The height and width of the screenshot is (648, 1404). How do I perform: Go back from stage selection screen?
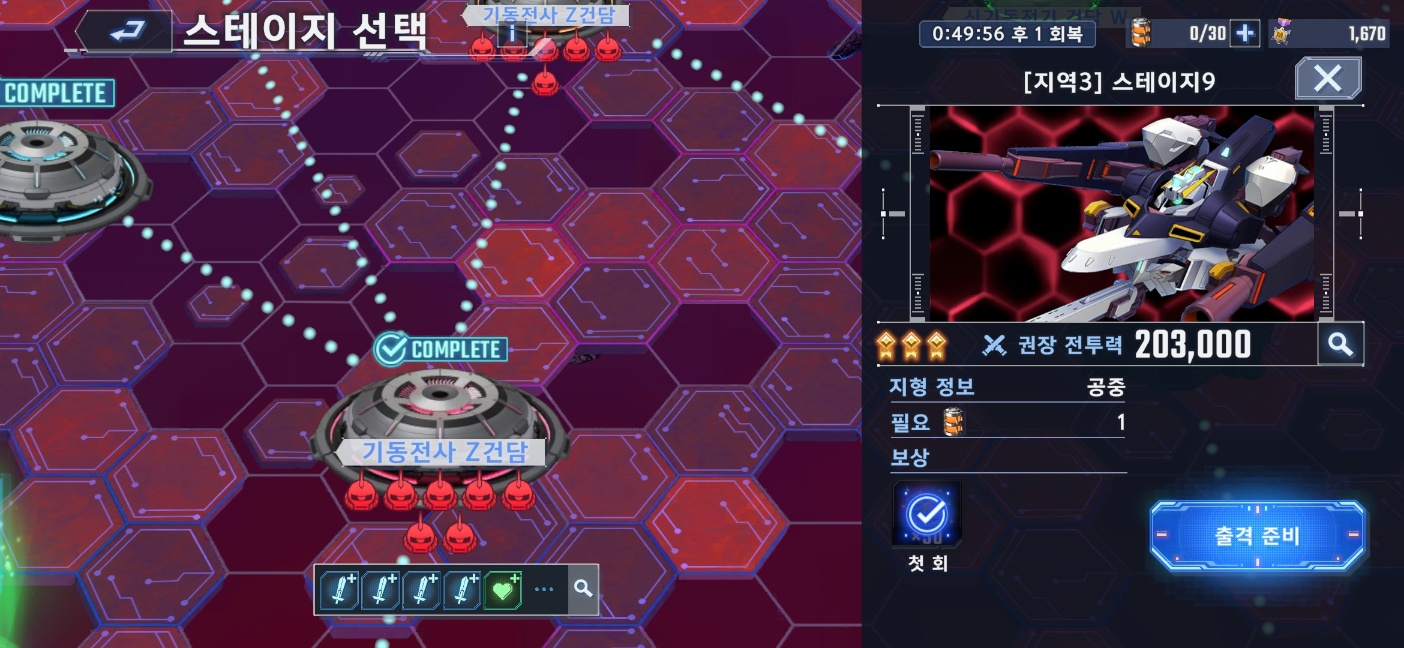(126, 33)
